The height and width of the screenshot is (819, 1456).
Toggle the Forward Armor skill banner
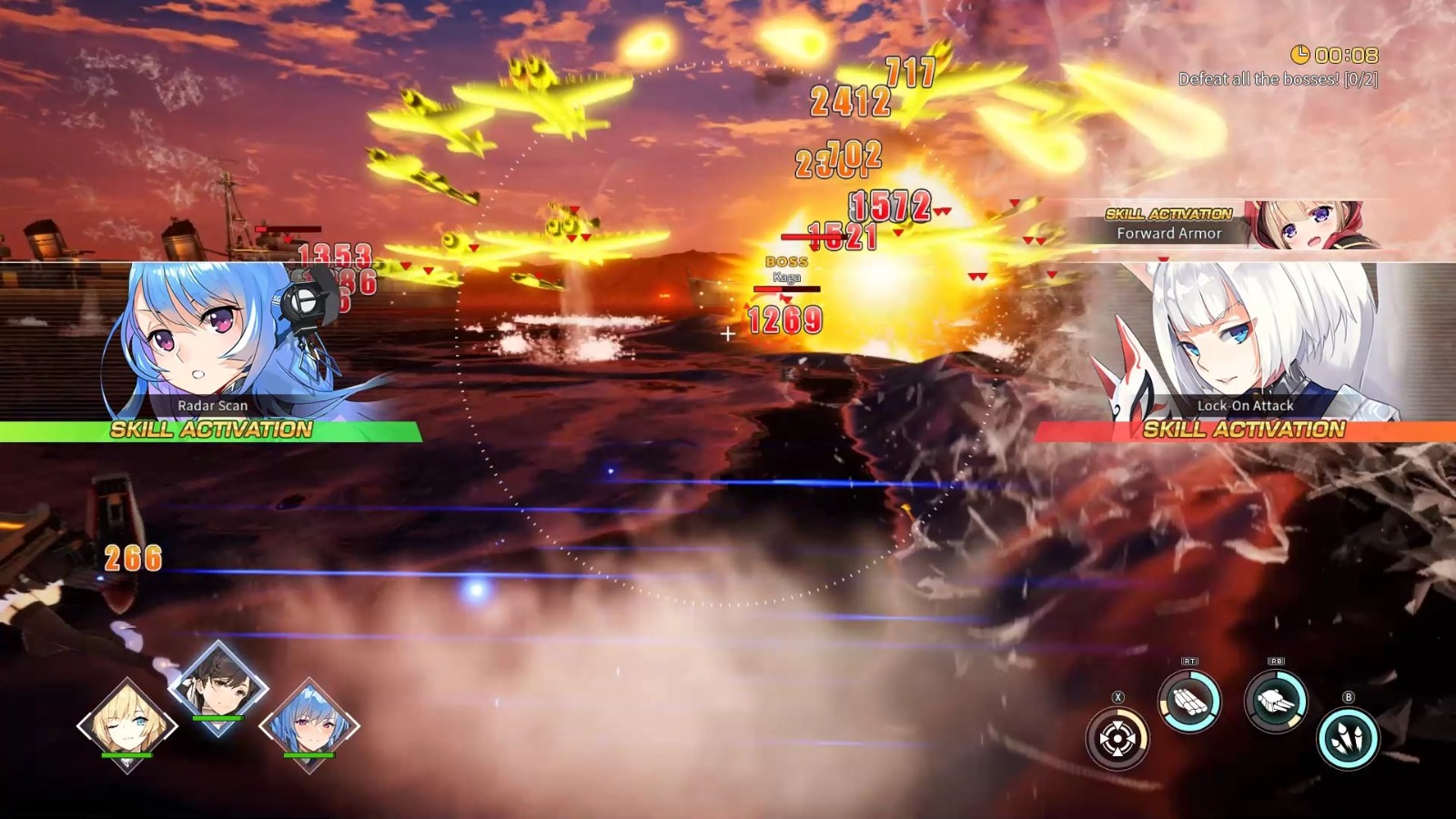[x=1168, y=226]
